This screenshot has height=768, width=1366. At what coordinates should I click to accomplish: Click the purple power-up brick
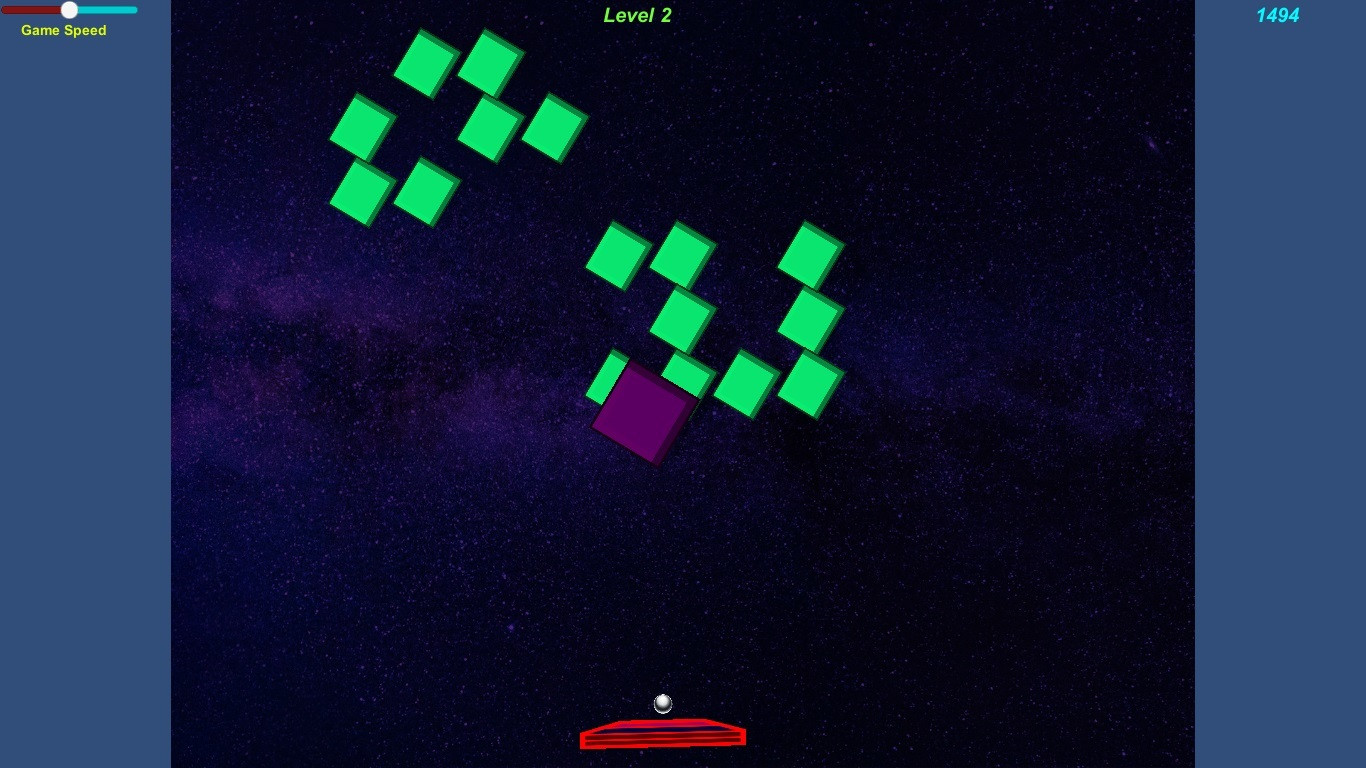click(x=645, y=415)
